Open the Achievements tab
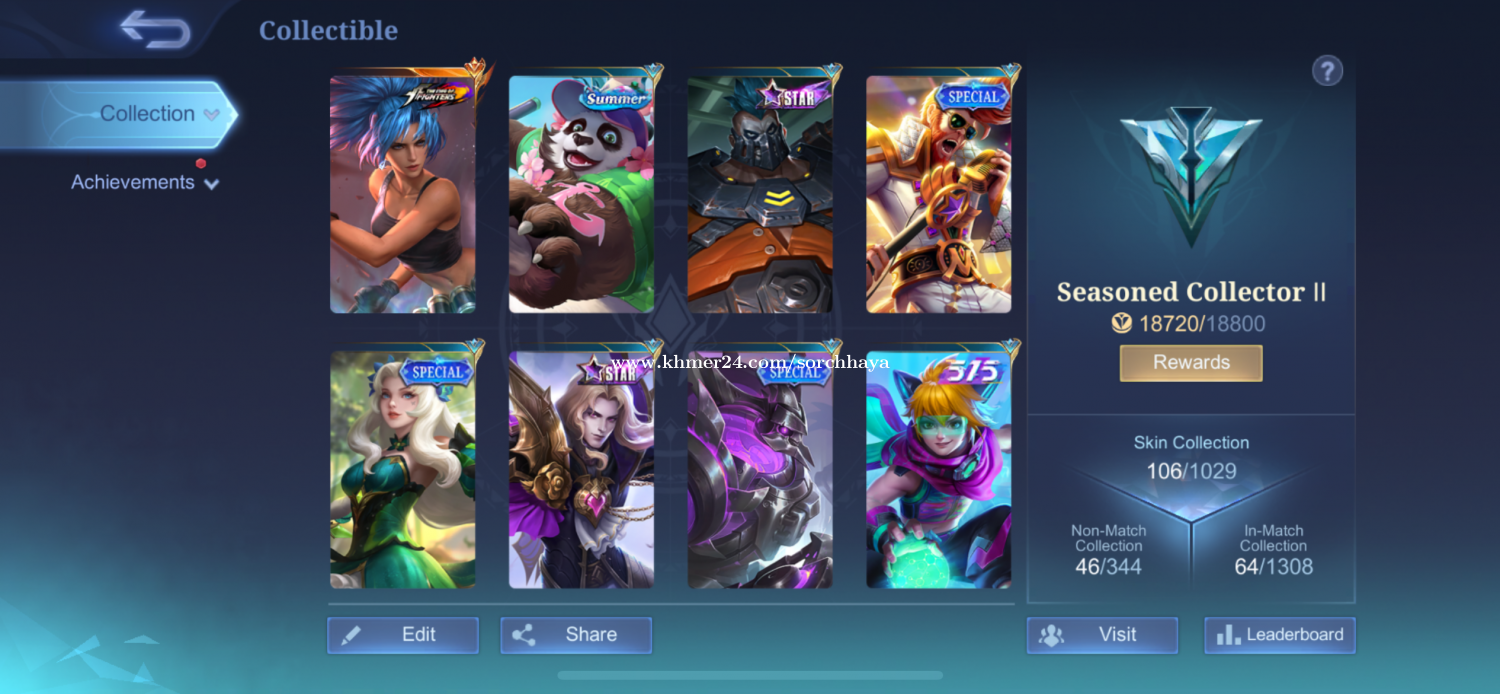The height and width of the screenshot is (694, 1500). point(133,183)
